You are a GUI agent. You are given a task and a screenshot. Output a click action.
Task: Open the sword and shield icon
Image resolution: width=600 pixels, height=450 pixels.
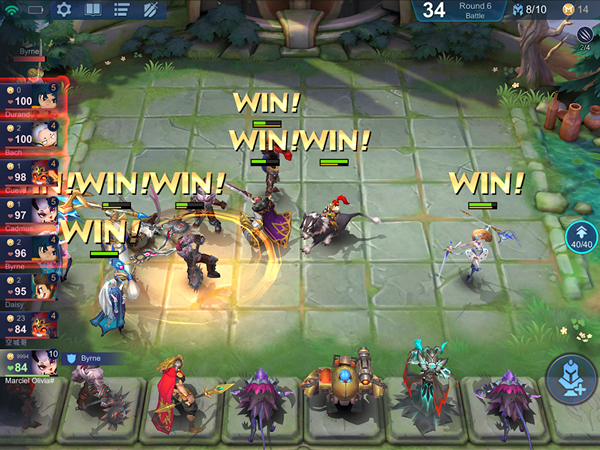point(150,10)
